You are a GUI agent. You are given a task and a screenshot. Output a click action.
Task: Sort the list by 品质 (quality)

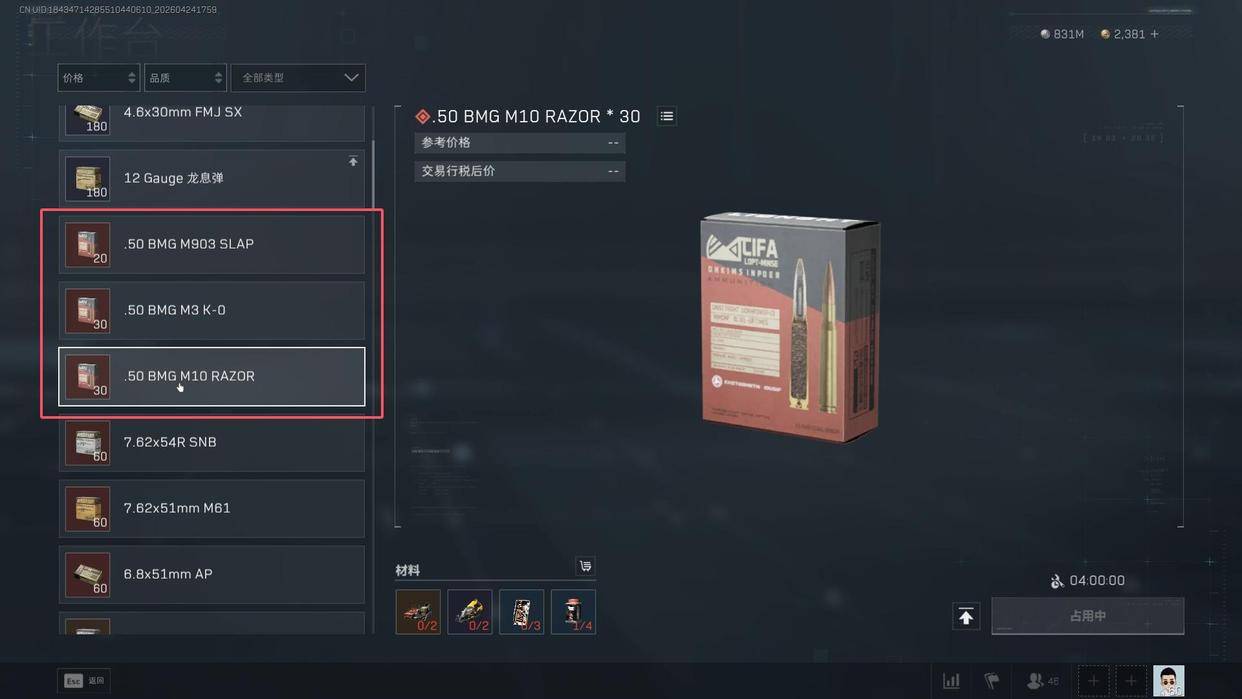[x=185, y=78]
